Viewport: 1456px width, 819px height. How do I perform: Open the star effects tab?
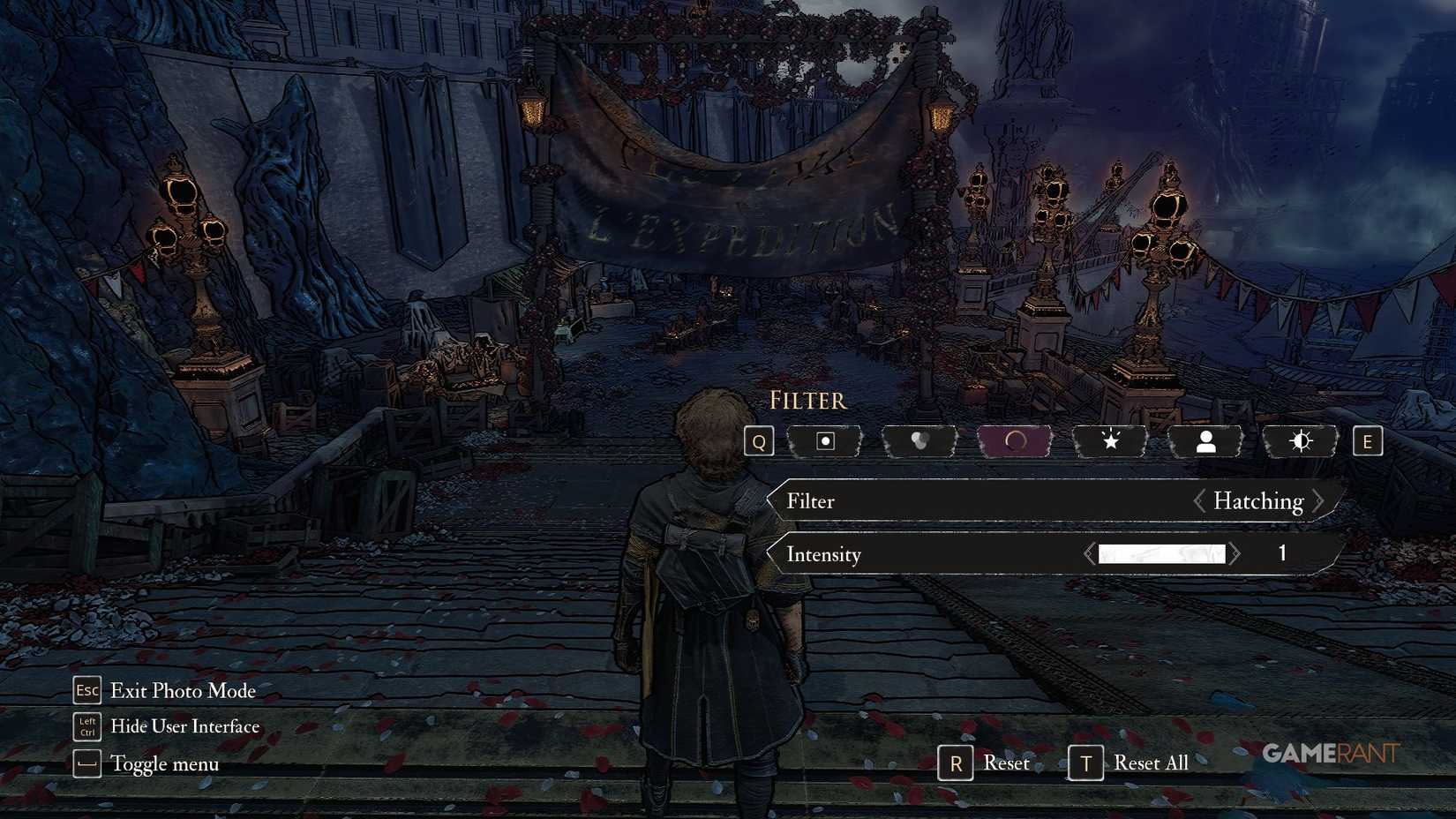(x=1109, y=440)
